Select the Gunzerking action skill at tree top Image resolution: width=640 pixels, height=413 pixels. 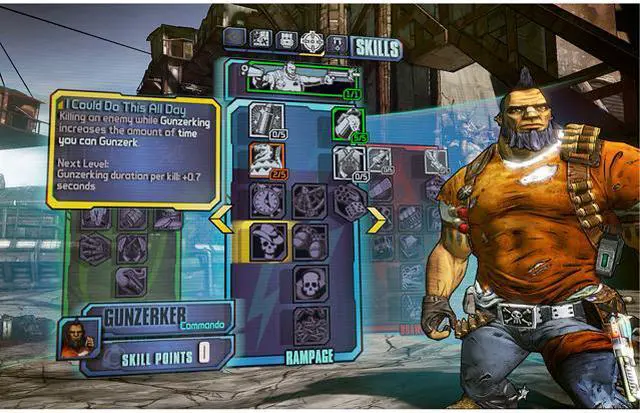coord(297,76)
